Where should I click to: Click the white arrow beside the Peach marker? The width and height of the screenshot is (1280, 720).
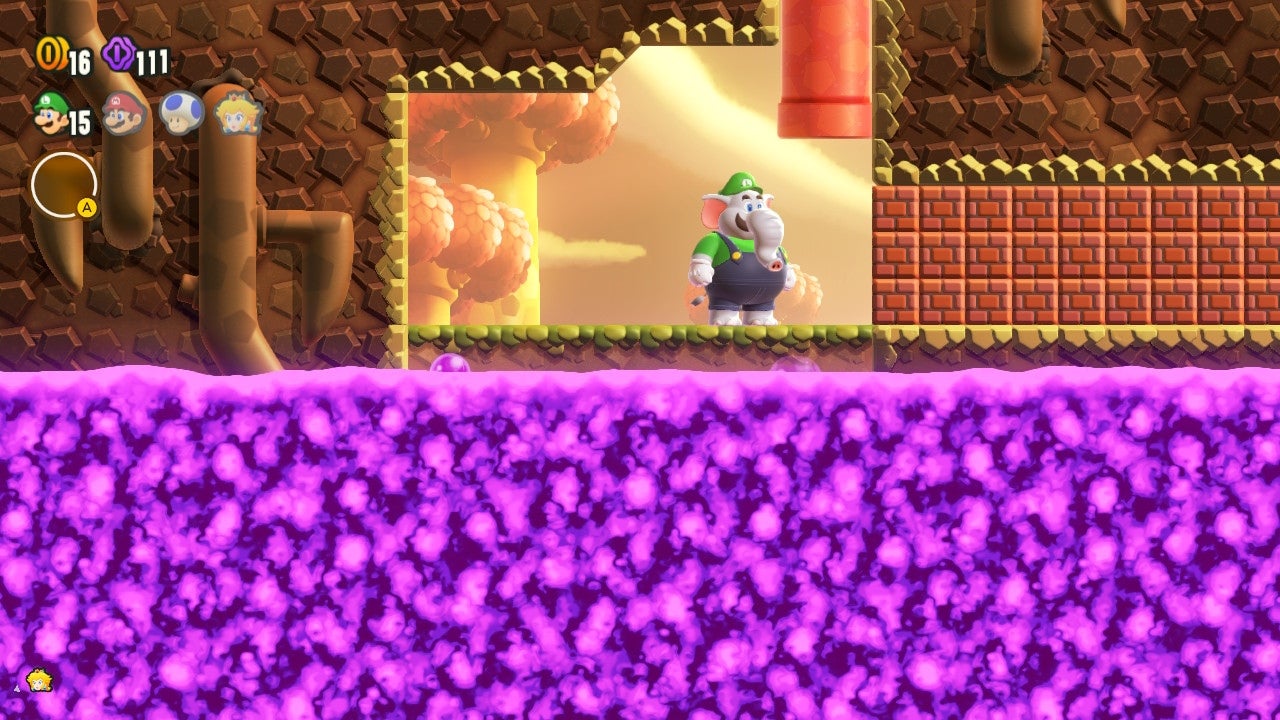tap(17, 687)
